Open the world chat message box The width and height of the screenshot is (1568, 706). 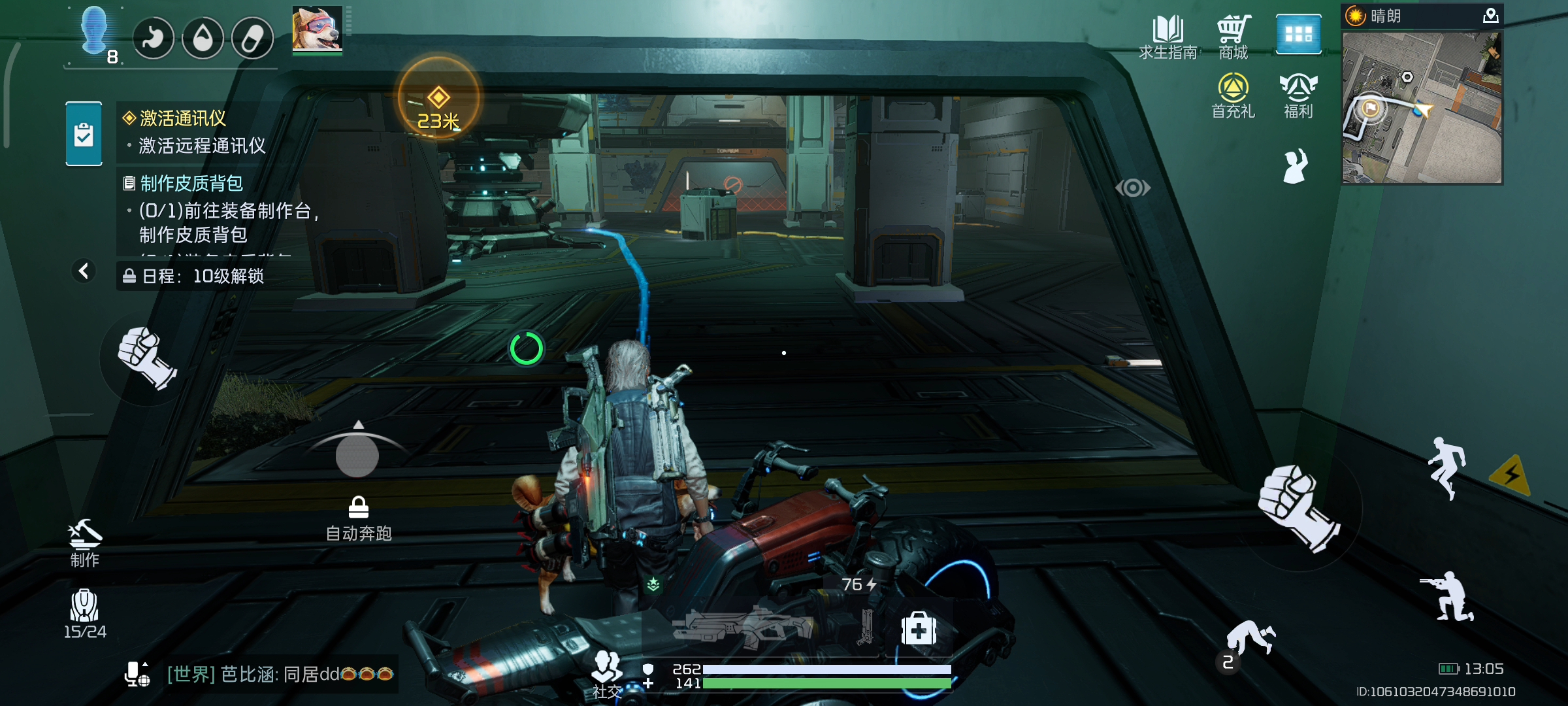point(280,674)
